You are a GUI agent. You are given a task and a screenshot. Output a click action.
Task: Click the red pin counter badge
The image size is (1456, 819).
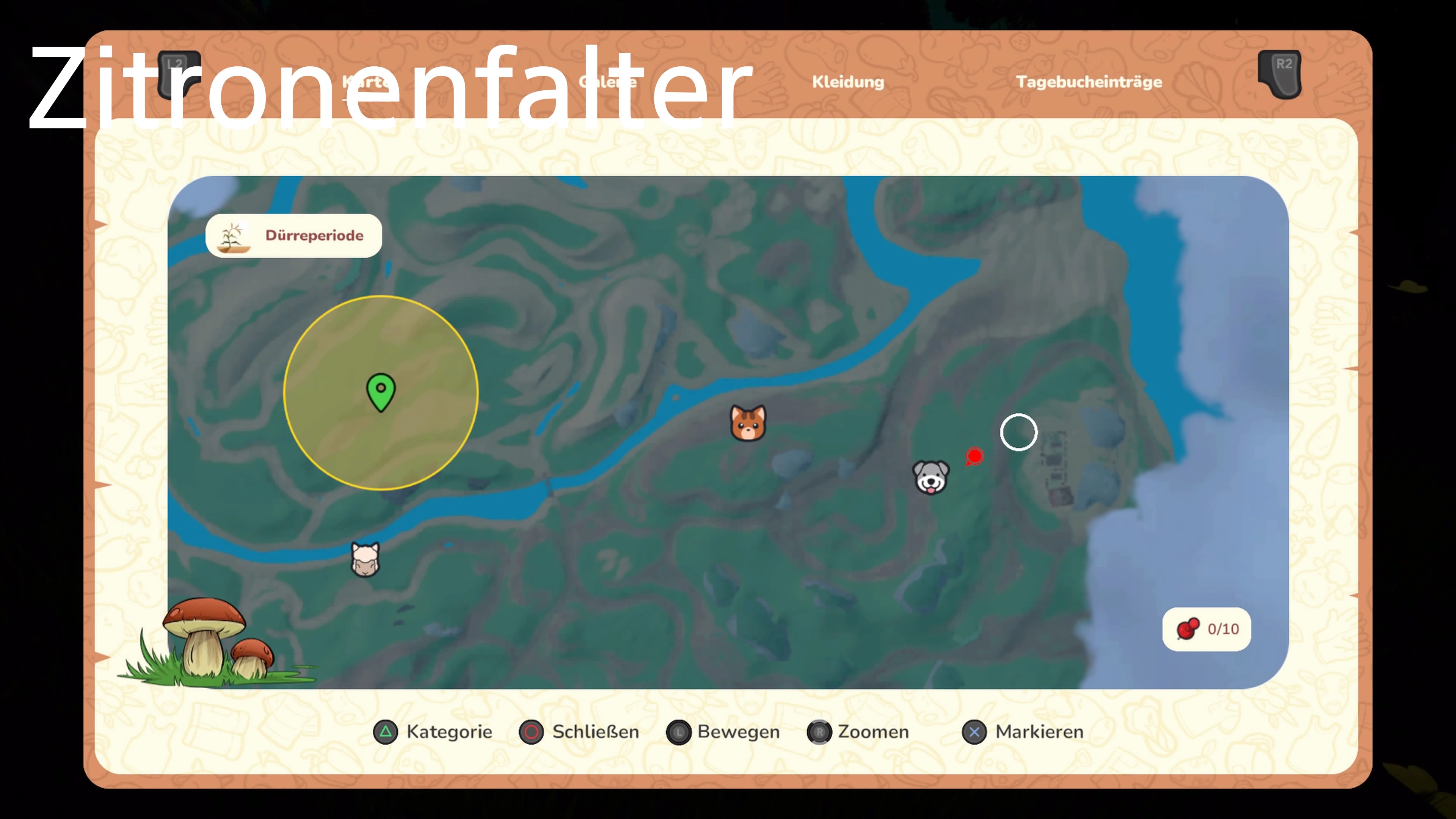(1206, 629)
